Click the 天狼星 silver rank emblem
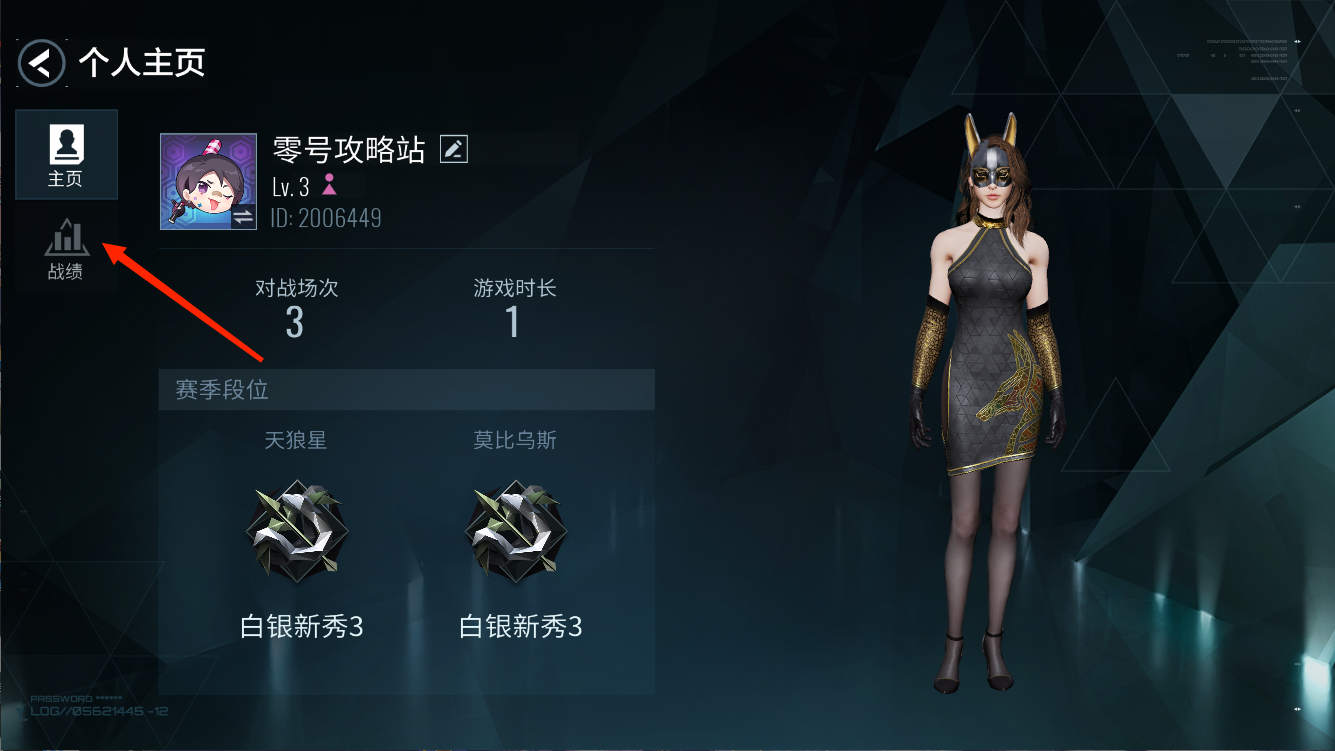The height and width of the screenshot is (751, 1335). [x=296, y=530]
